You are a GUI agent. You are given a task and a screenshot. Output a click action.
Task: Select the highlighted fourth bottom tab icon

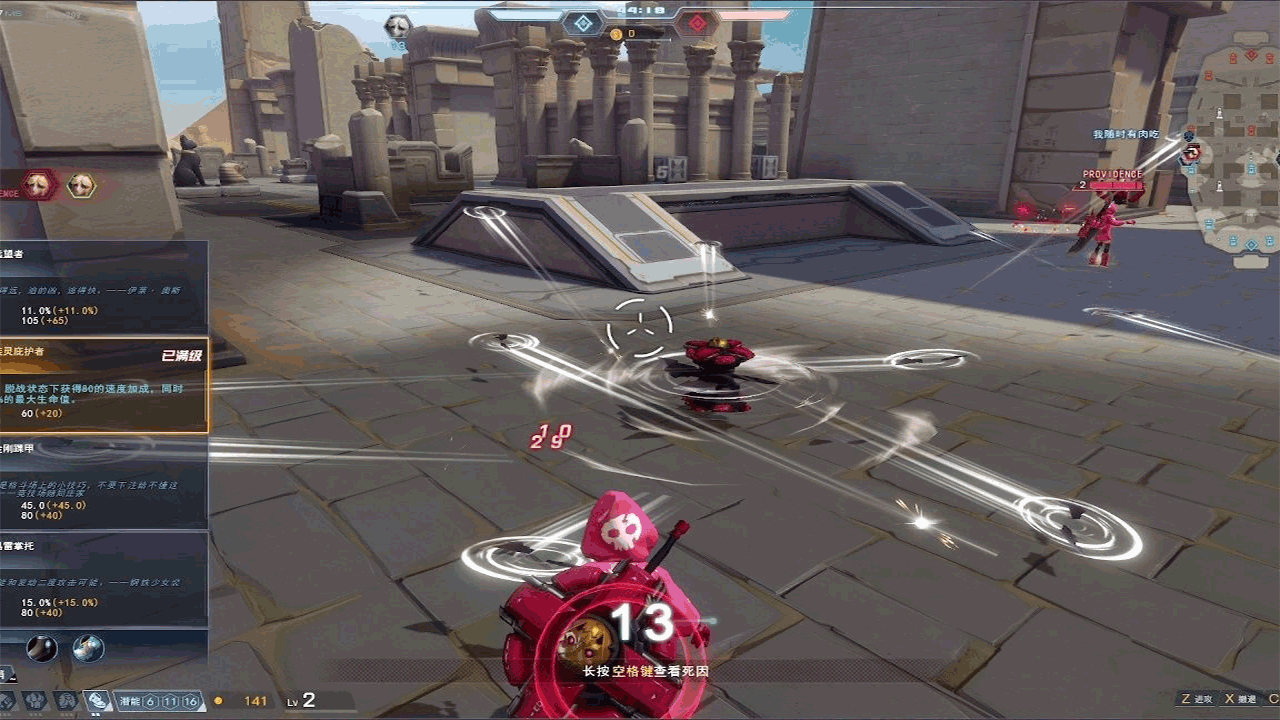coord(97,700)
